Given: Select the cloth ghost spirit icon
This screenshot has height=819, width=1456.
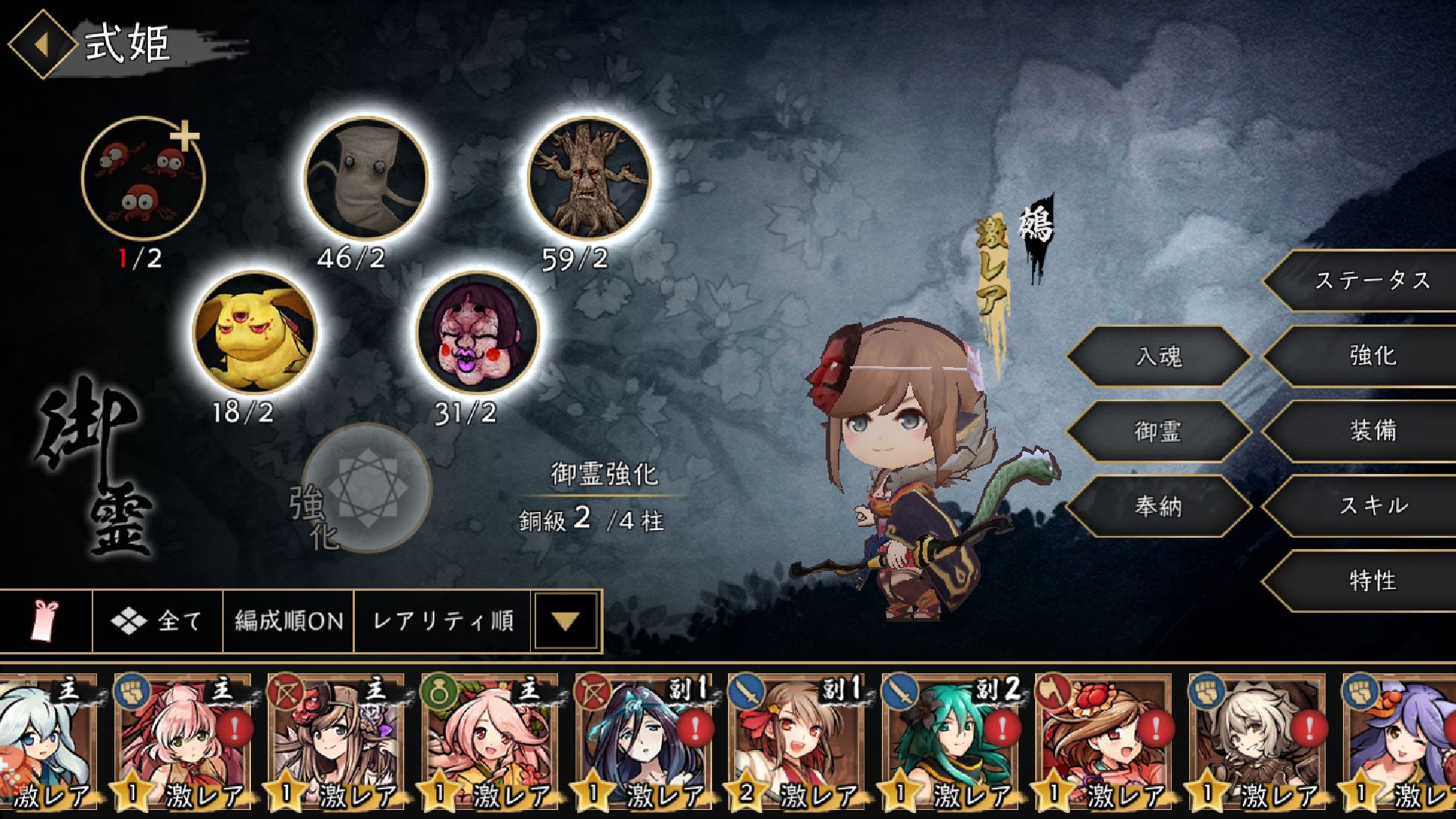Looking at the screenshot, I should pyautogui.click(x=366, y=178).
